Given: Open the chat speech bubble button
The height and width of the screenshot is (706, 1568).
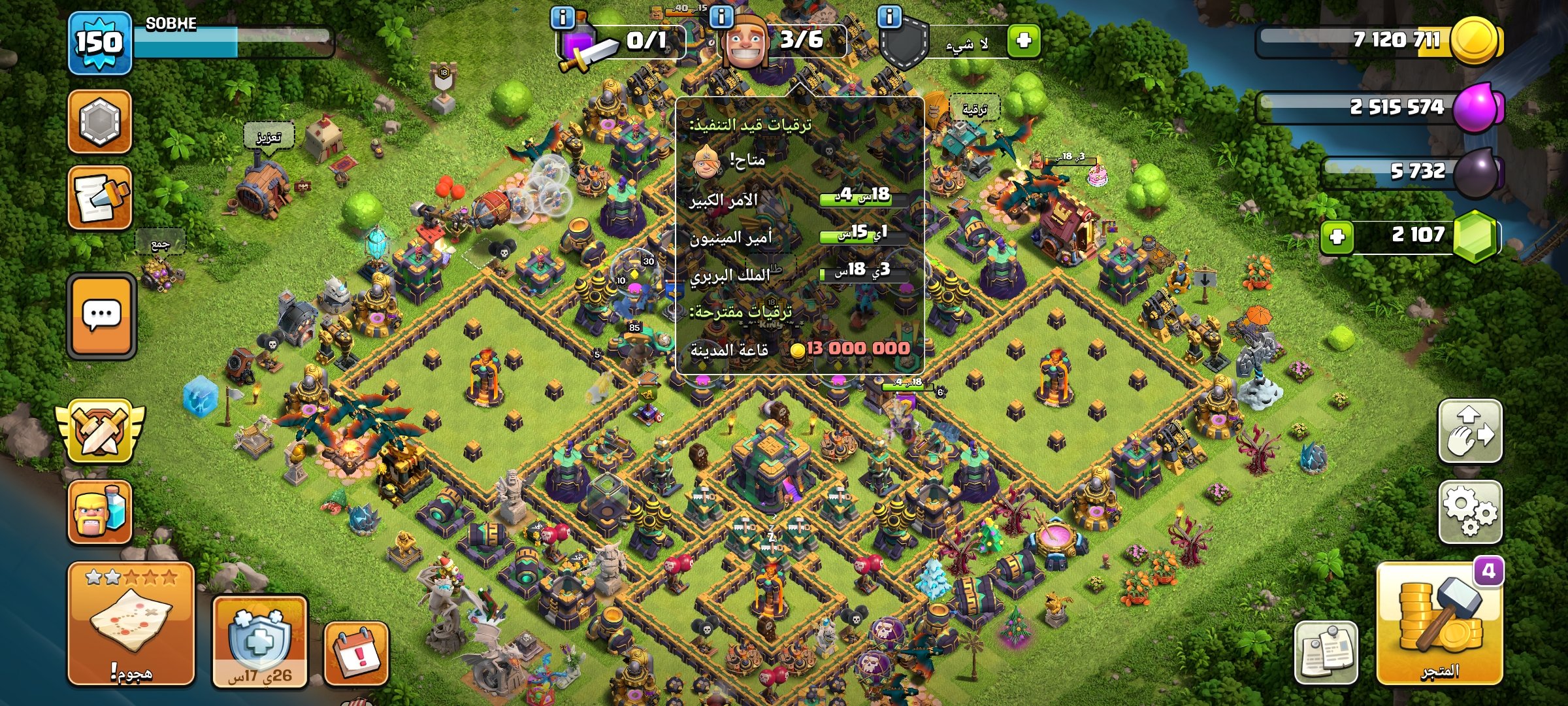Looking at the screenshot, I should 101,316.
